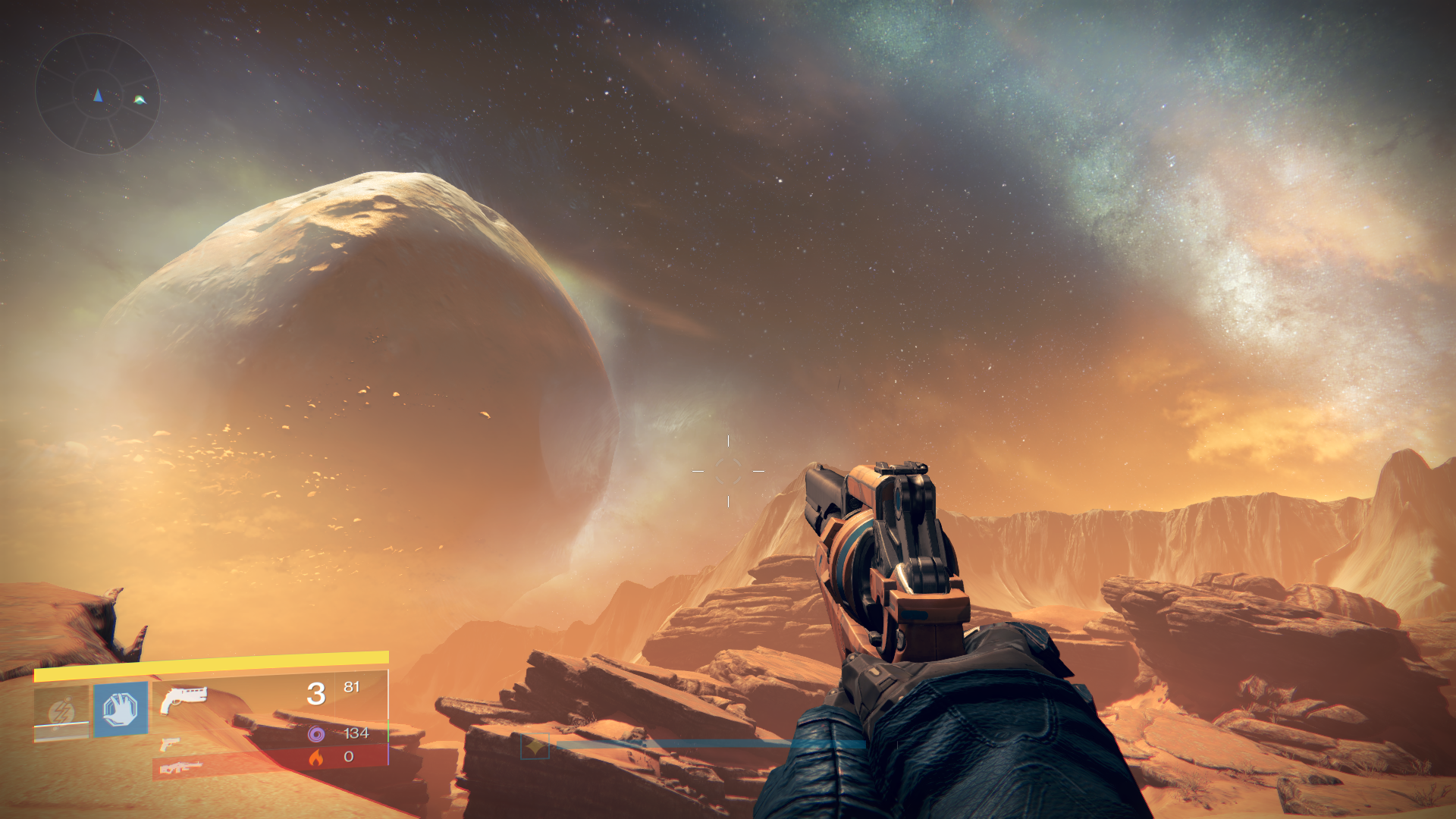This screenshot has height=819, width=1456.
Task: Click the orange flame heavy ammo icon
Action: pyautogui.click(x=316, y=757)
